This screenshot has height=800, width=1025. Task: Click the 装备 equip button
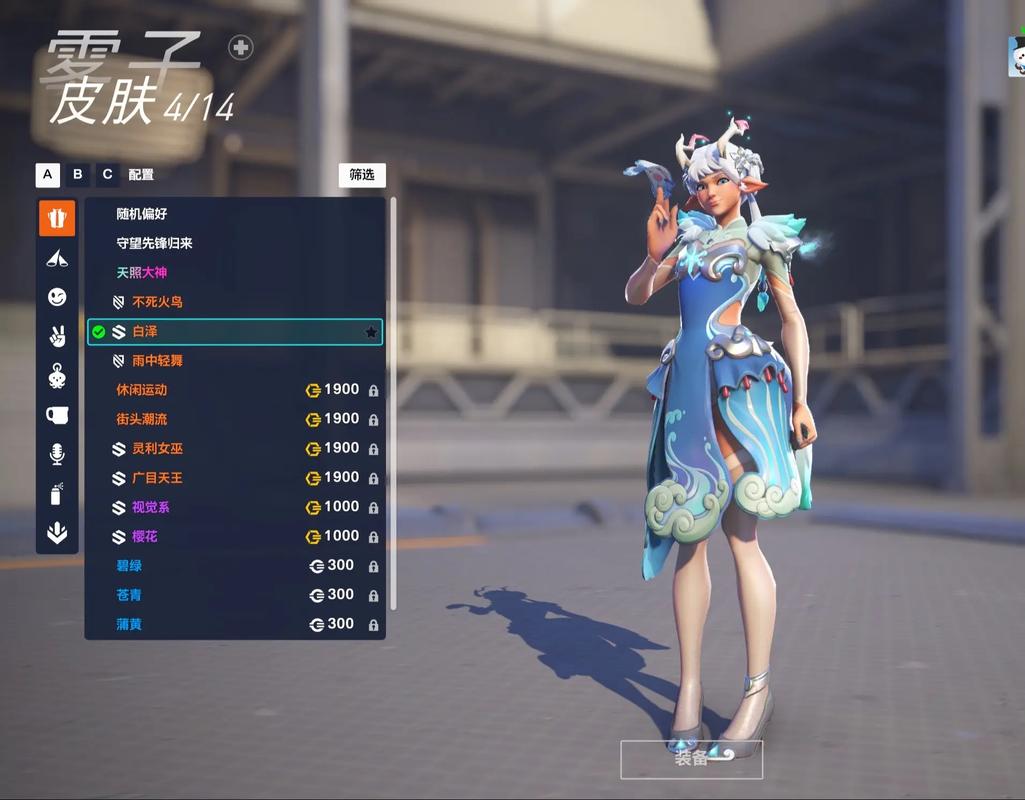click(x=691, y=759)
